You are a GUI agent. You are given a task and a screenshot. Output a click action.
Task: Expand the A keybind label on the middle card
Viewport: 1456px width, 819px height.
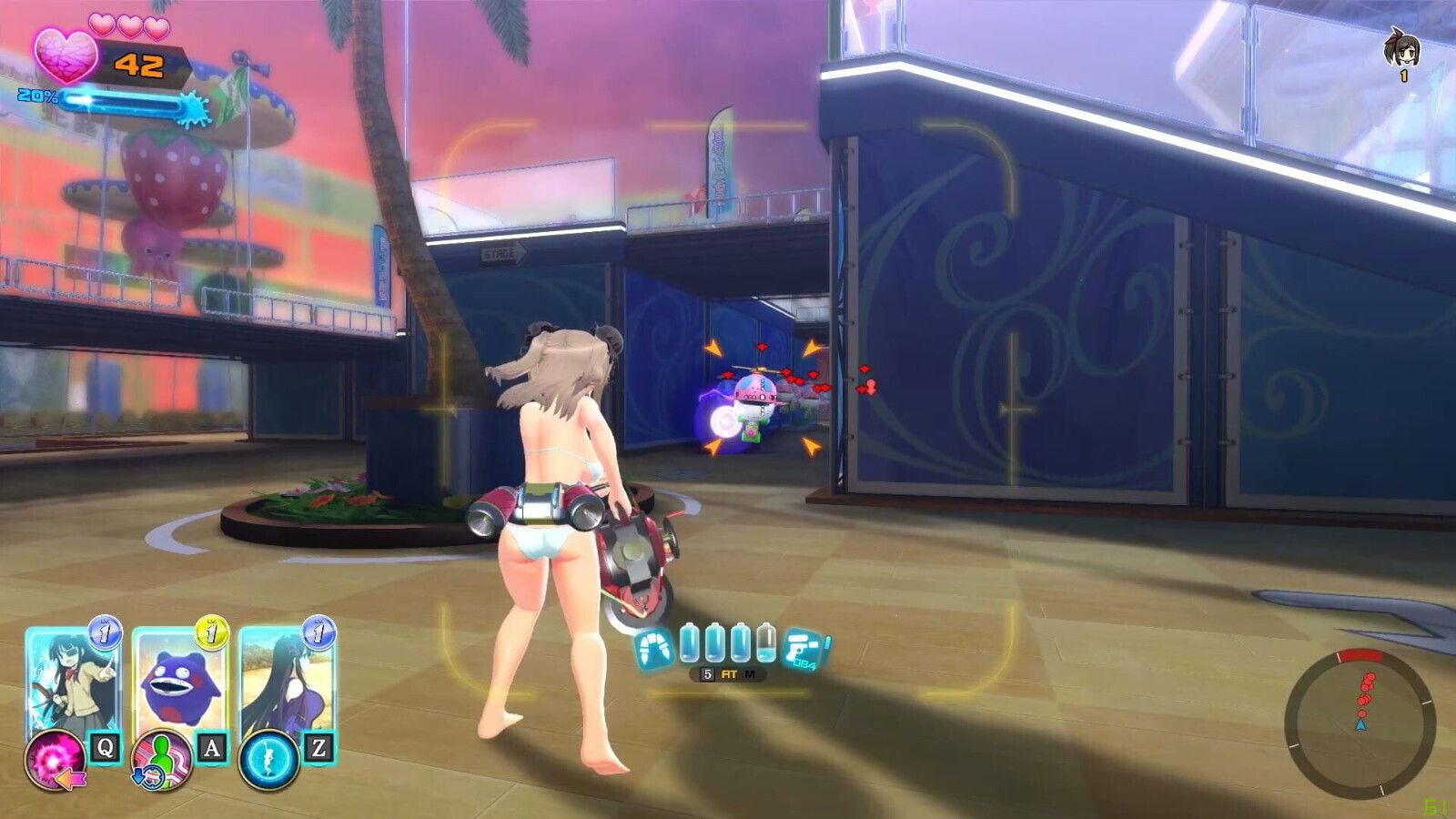point(211,749)
